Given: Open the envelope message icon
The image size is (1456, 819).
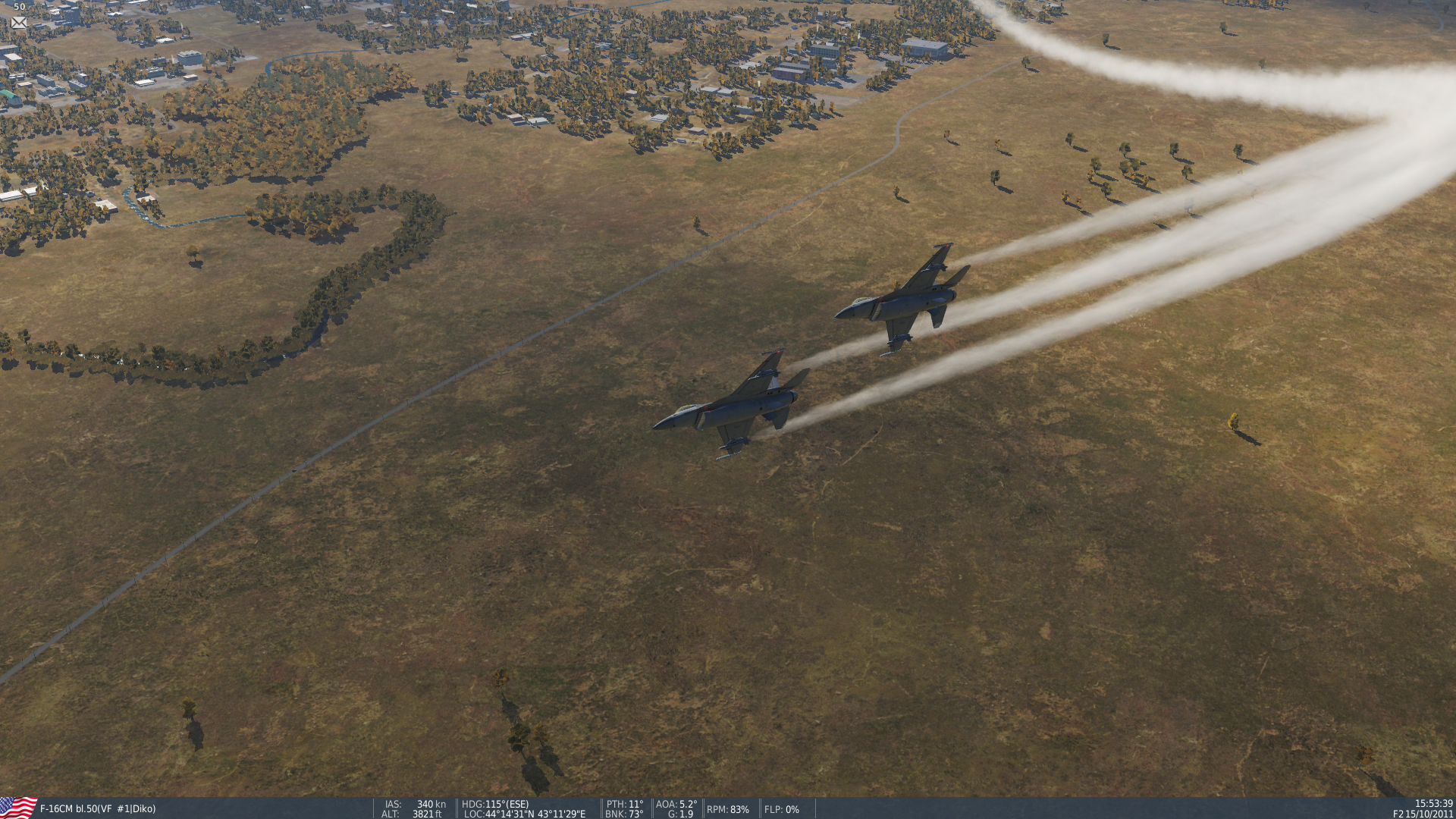Looking at the screenshot, I should coord(19,23).
